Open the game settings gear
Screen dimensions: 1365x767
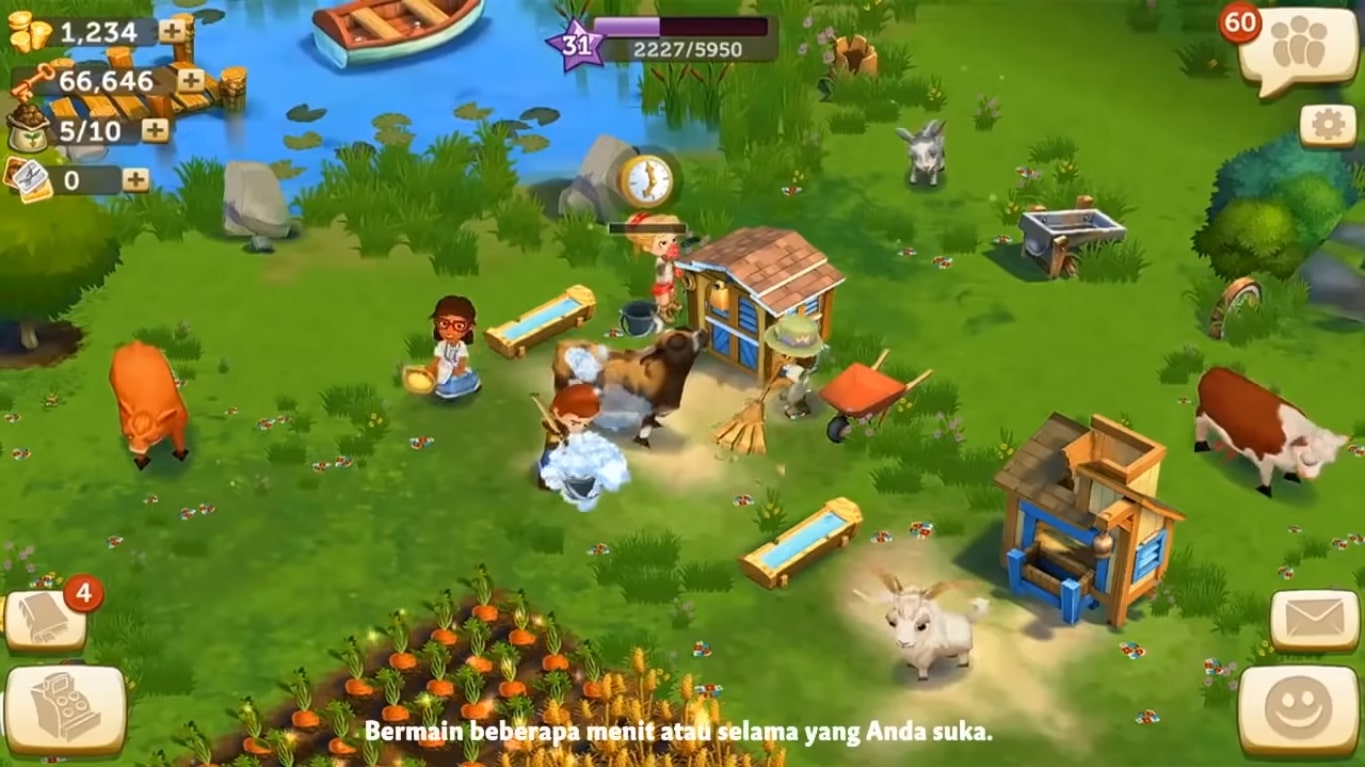point(1326,122)
